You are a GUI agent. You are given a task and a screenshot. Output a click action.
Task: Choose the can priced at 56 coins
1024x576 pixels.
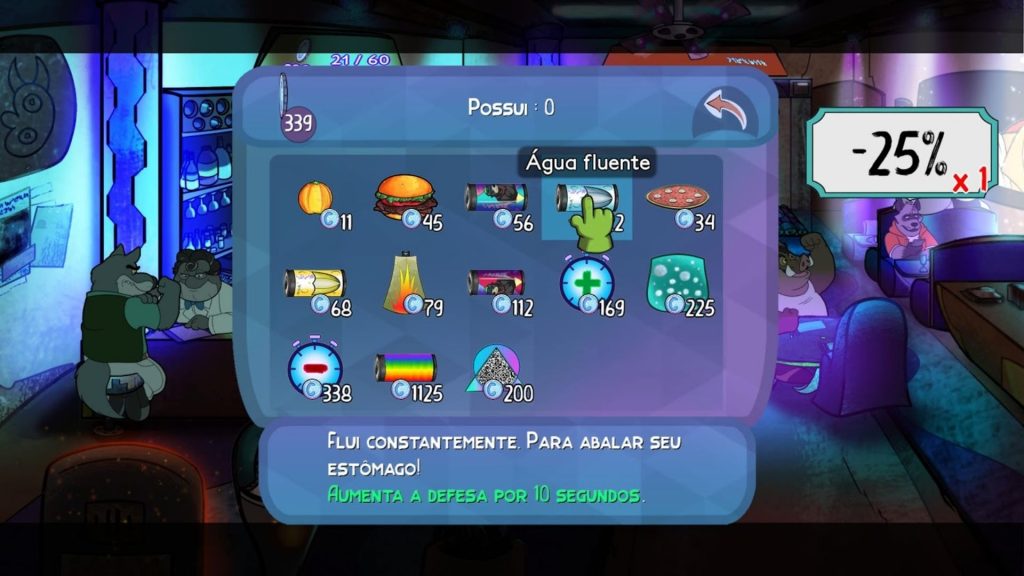pos(495,198)
